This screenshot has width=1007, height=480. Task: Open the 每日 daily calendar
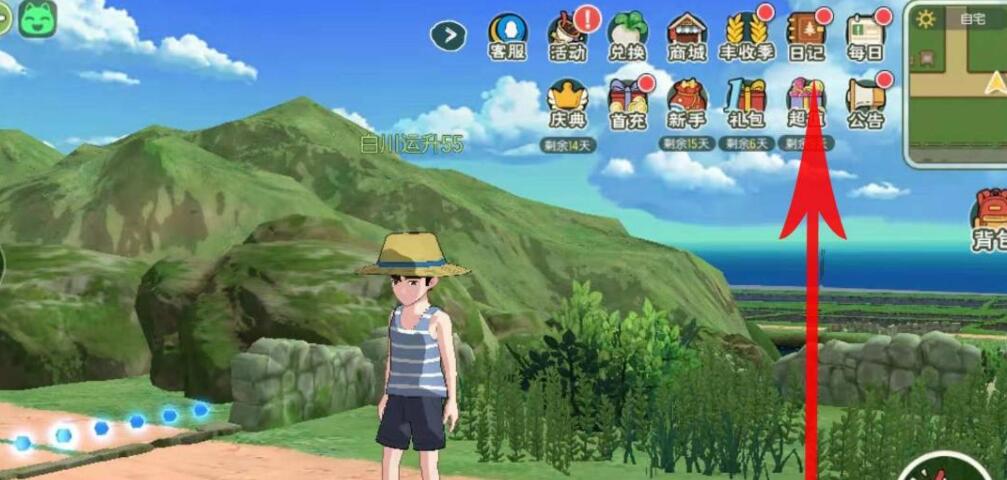[x=866, y=36]
